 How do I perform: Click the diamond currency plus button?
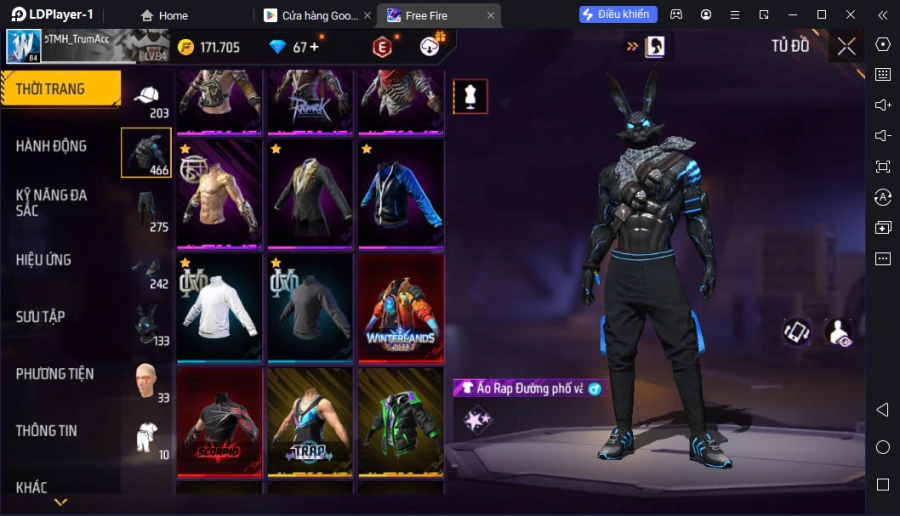click(314, 47)
